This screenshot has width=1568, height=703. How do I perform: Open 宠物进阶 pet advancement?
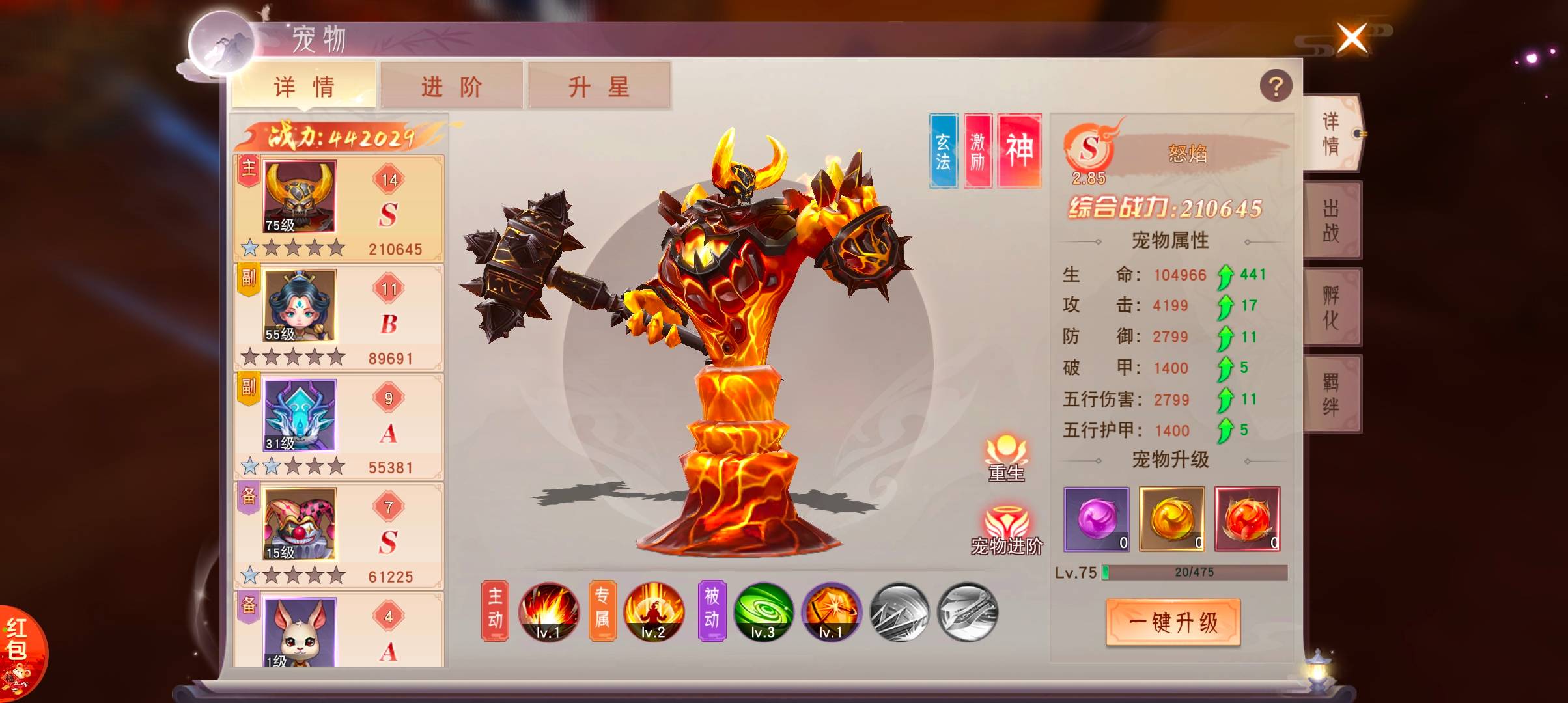click(x=1007, y=529)
